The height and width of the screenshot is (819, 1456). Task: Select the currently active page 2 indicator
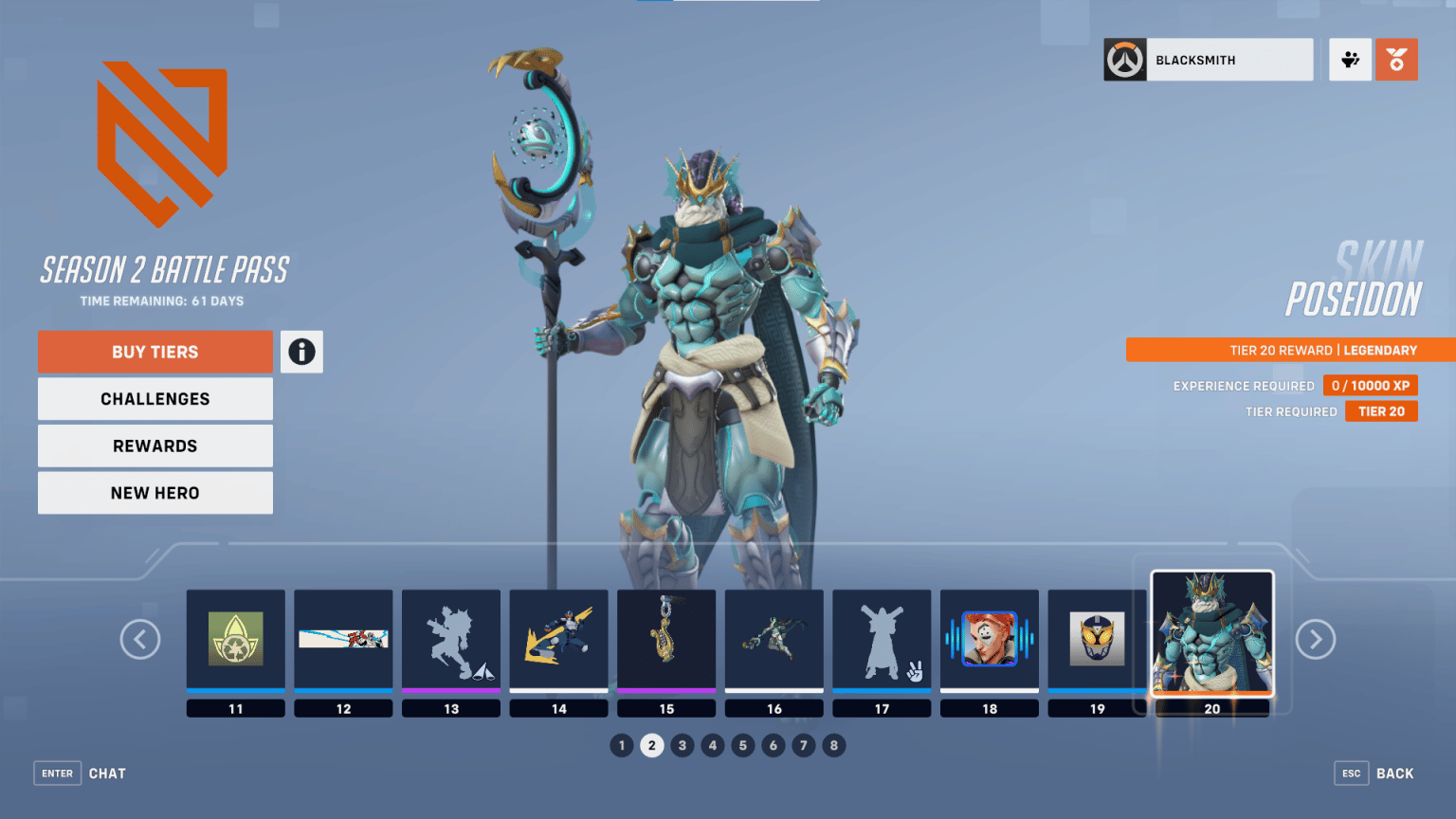[x=651, y=745]
